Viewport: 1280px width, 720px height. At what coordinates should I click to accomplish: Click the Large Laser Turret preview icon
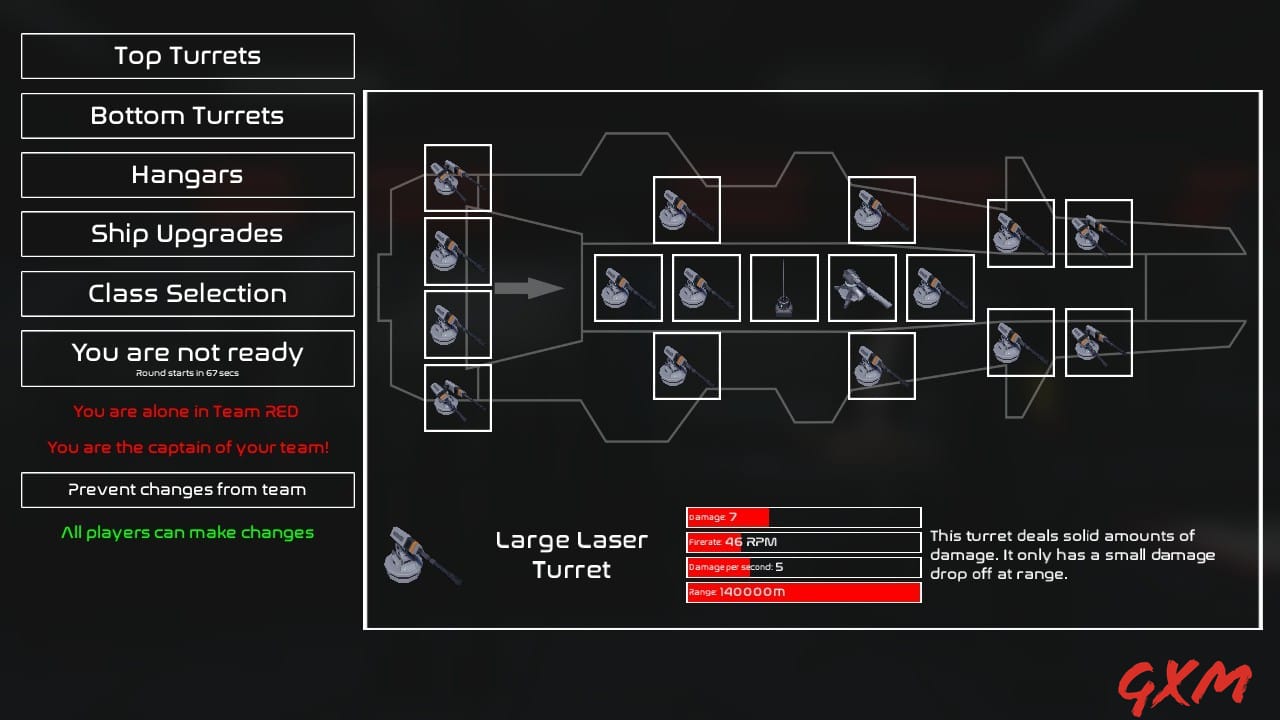pyautogui.click(x=420, y=555)
